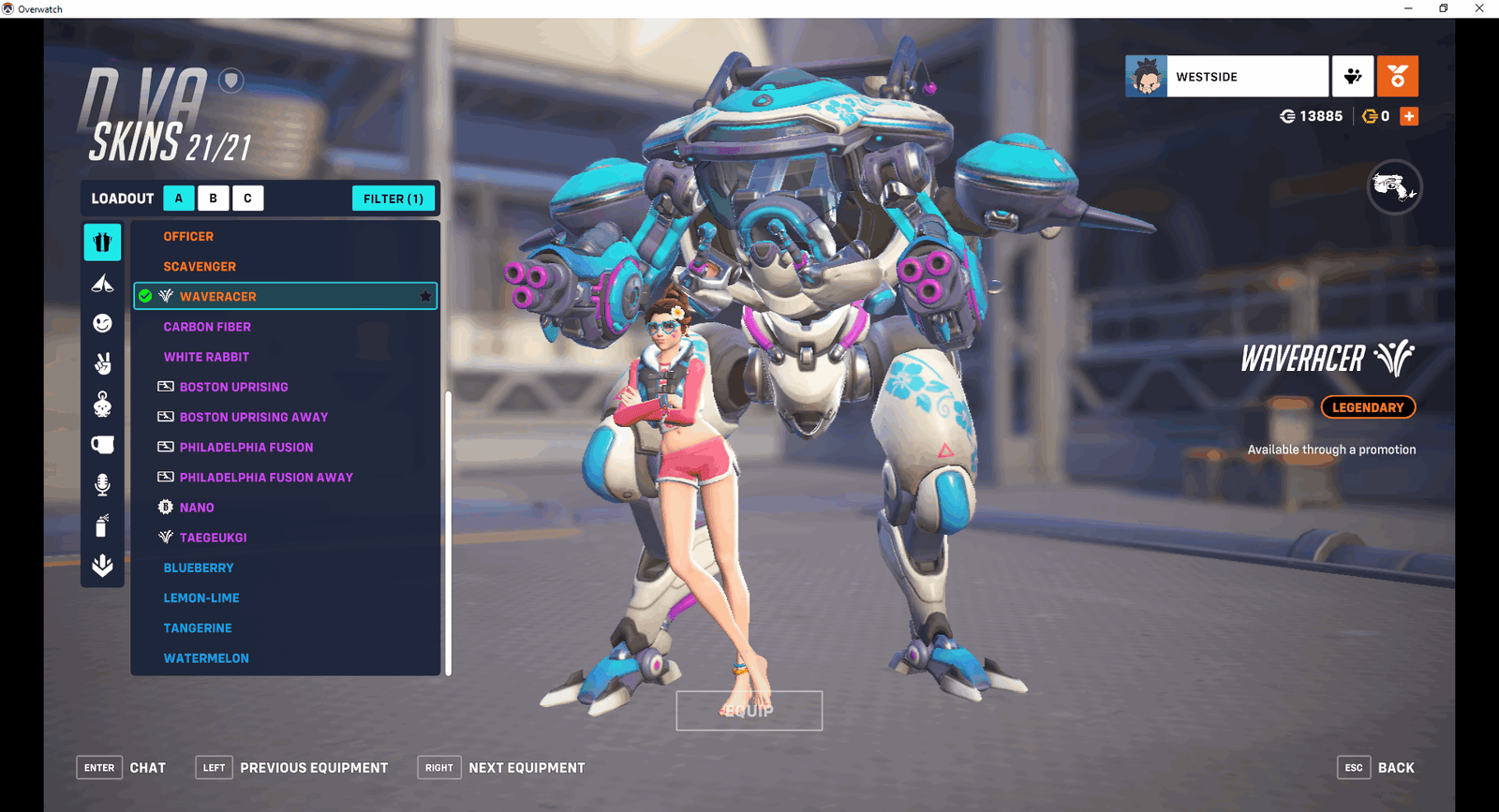
Task: Select the Nano skin
Action: (197, 508)
